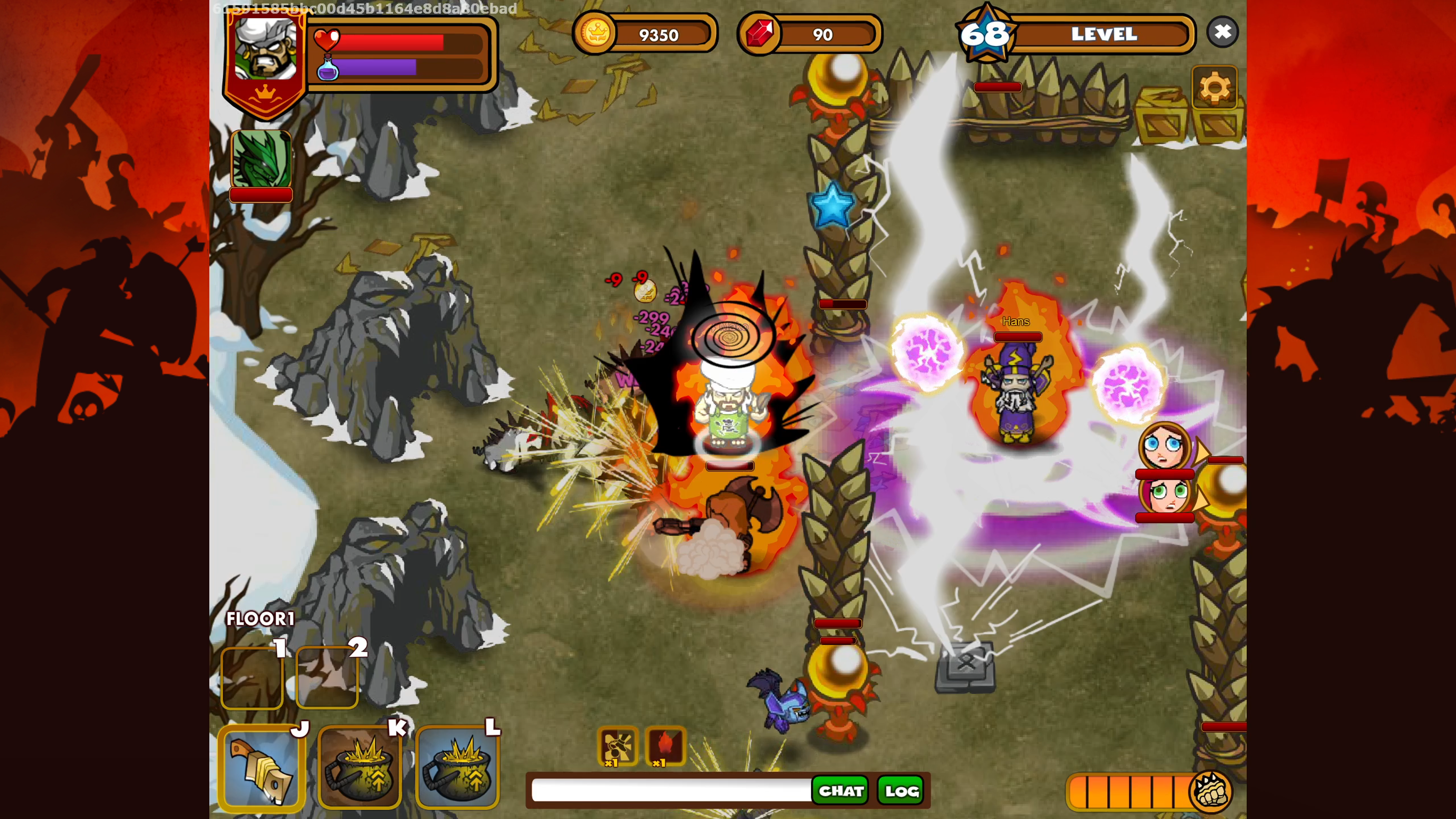Open the combat LOG

click(x=901, y=790)
